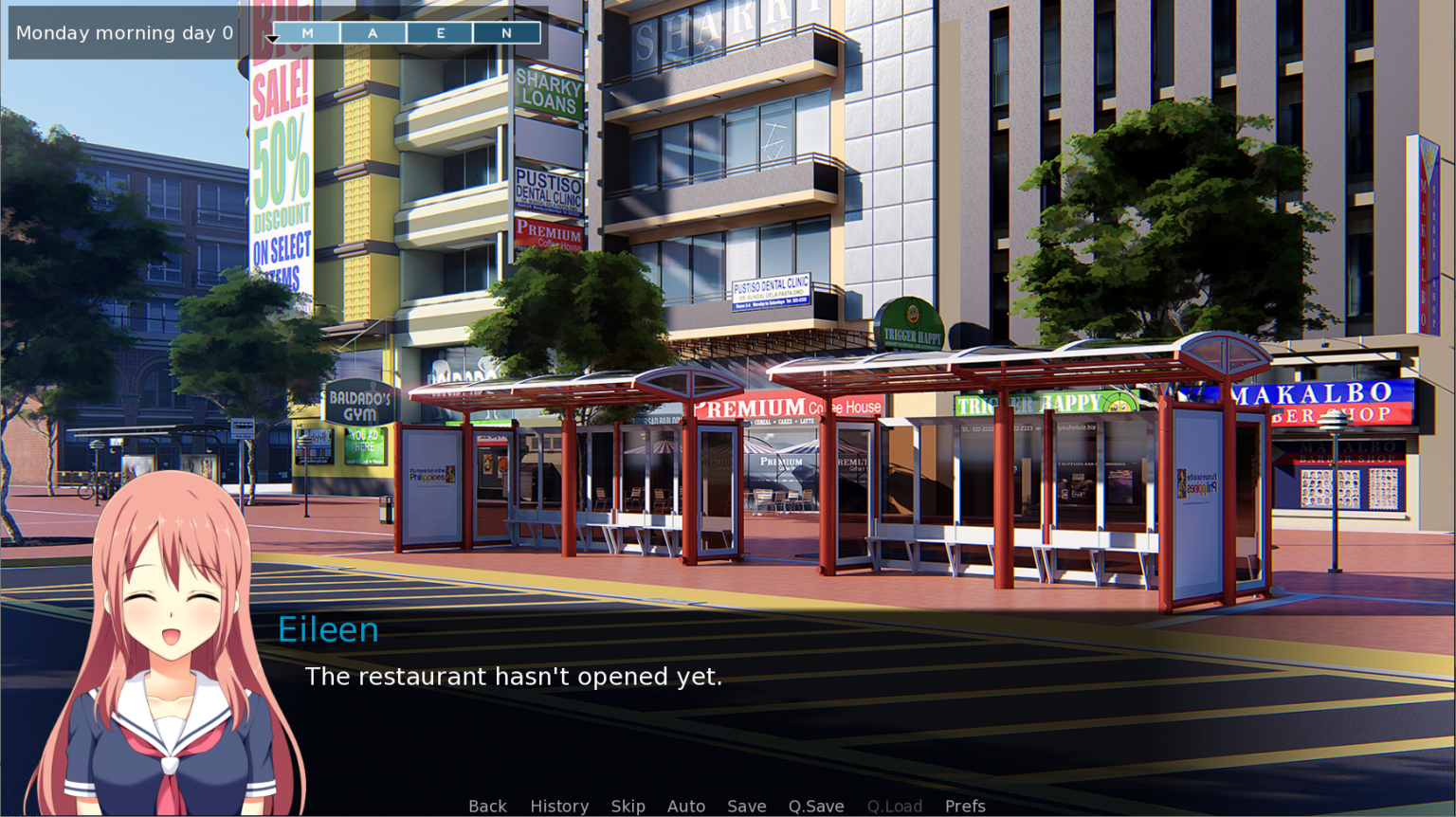Click Q.Load to load quick save
Image resolution: width=1456 pixels, height=817 pixels.
click(894, 806)
